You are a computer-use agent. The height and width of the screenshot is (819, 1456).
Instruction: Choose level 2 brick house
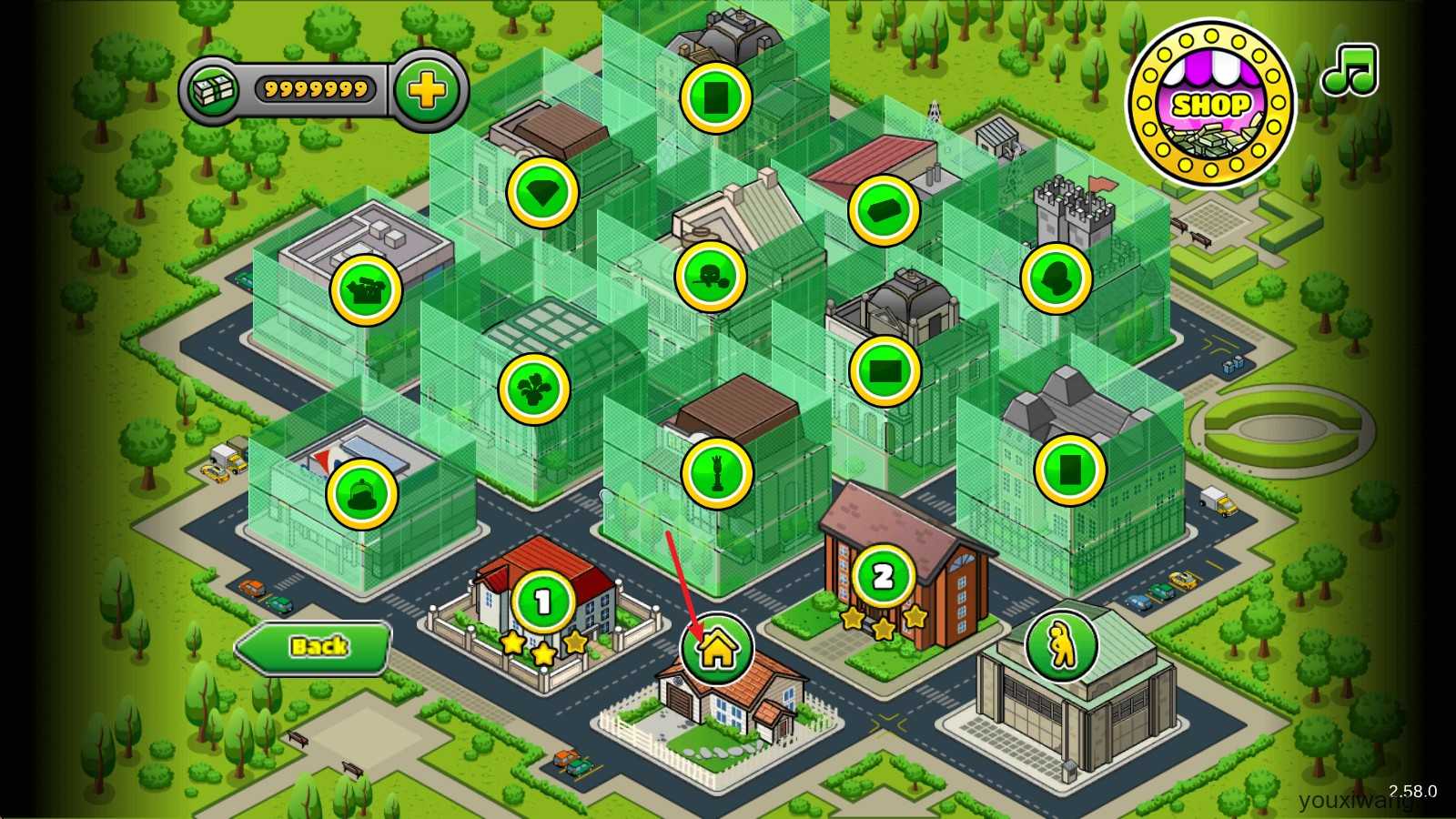[x=883, y=577]
